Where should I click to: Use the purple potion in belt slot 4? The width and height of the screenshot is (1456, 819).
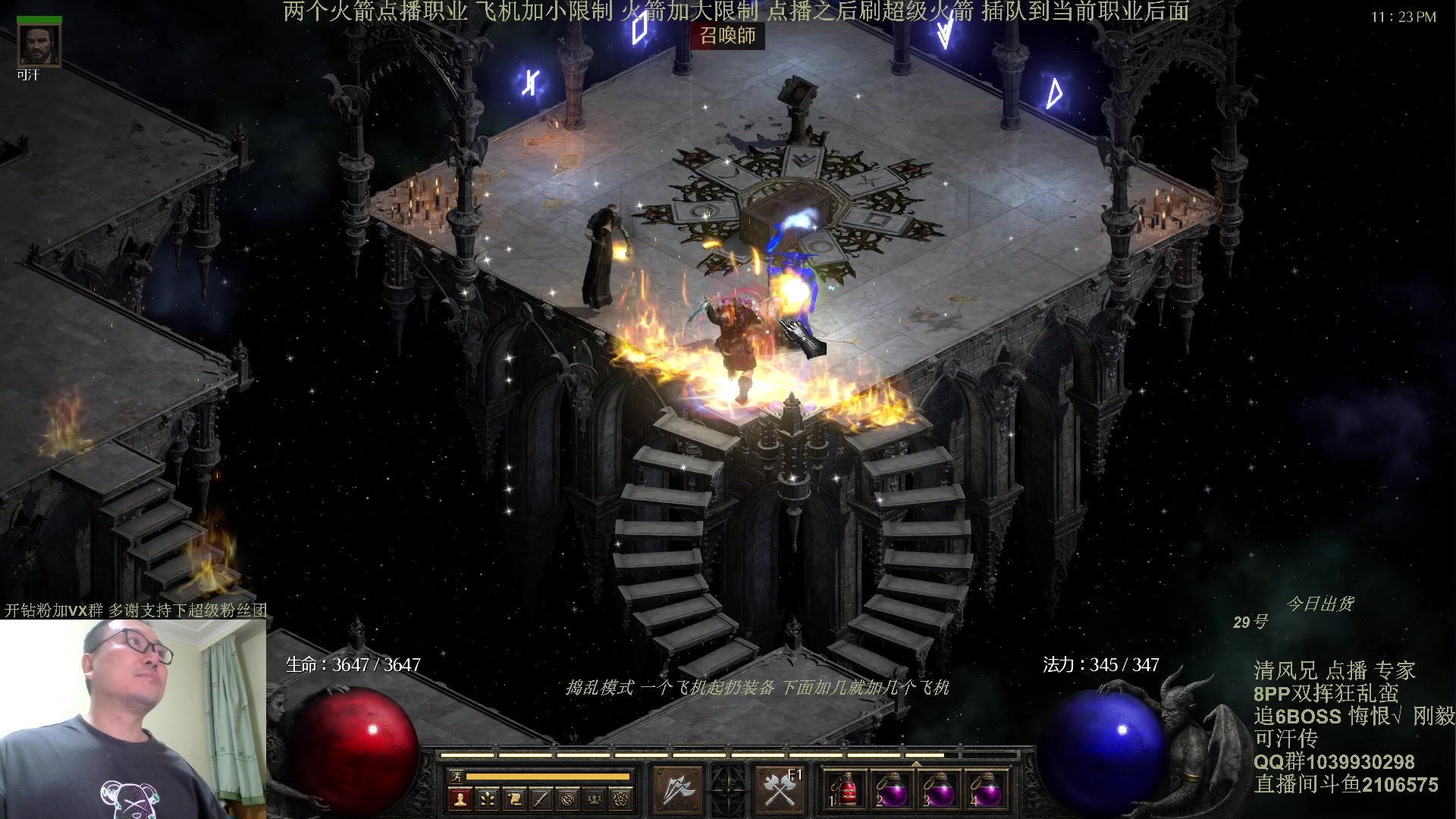(x=987, y=790)
